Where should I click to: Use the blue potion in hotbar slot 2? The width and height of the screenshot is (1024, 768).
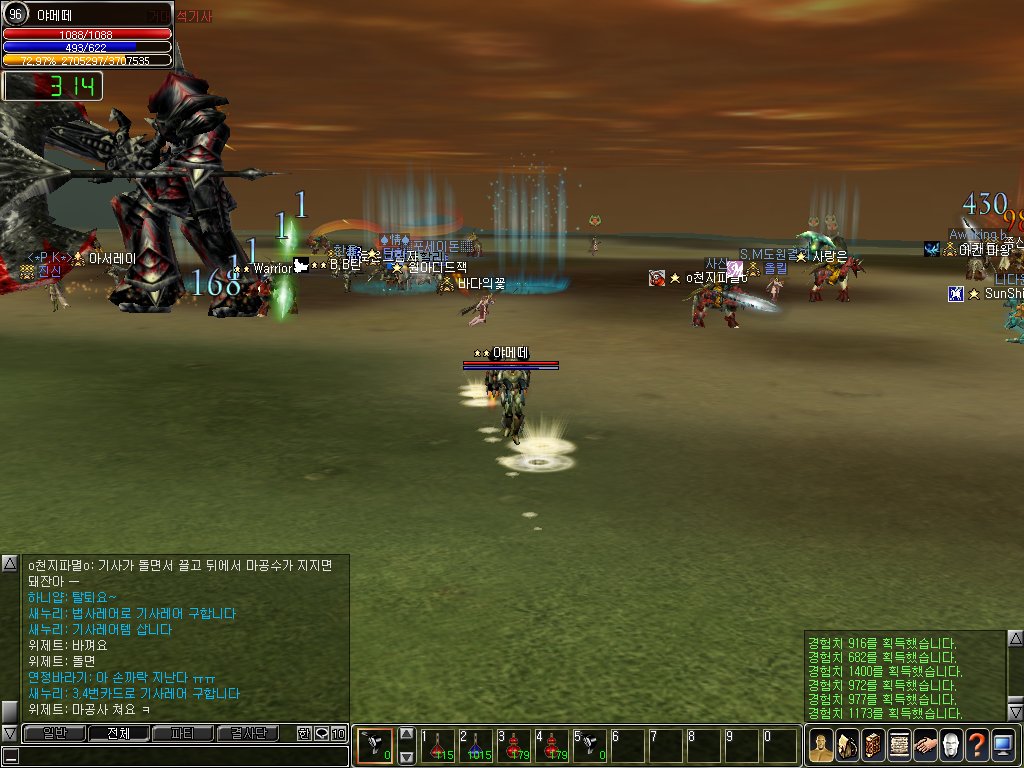click(x=475, y=746)
